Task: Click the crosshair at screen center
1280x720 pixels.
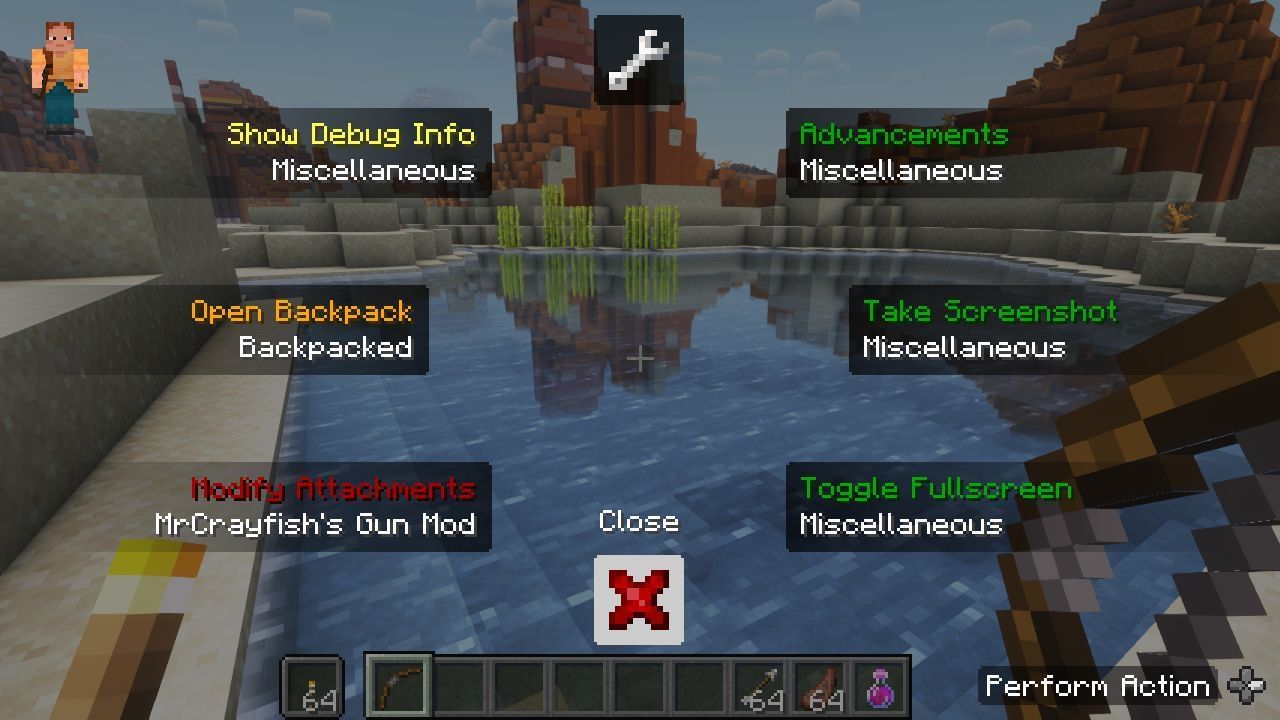Action: click(639, 358)
